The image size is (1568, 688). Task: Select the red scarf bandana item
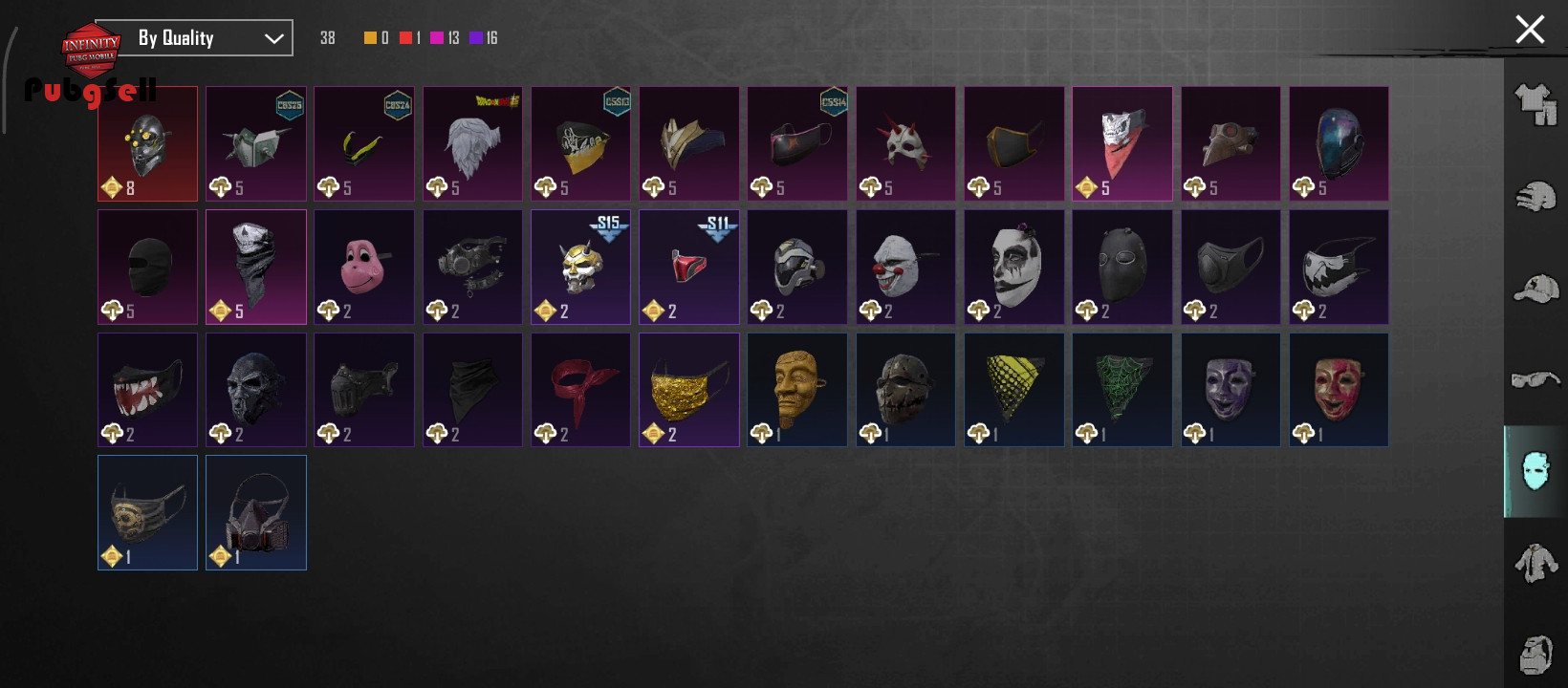(x=580, y=389)
